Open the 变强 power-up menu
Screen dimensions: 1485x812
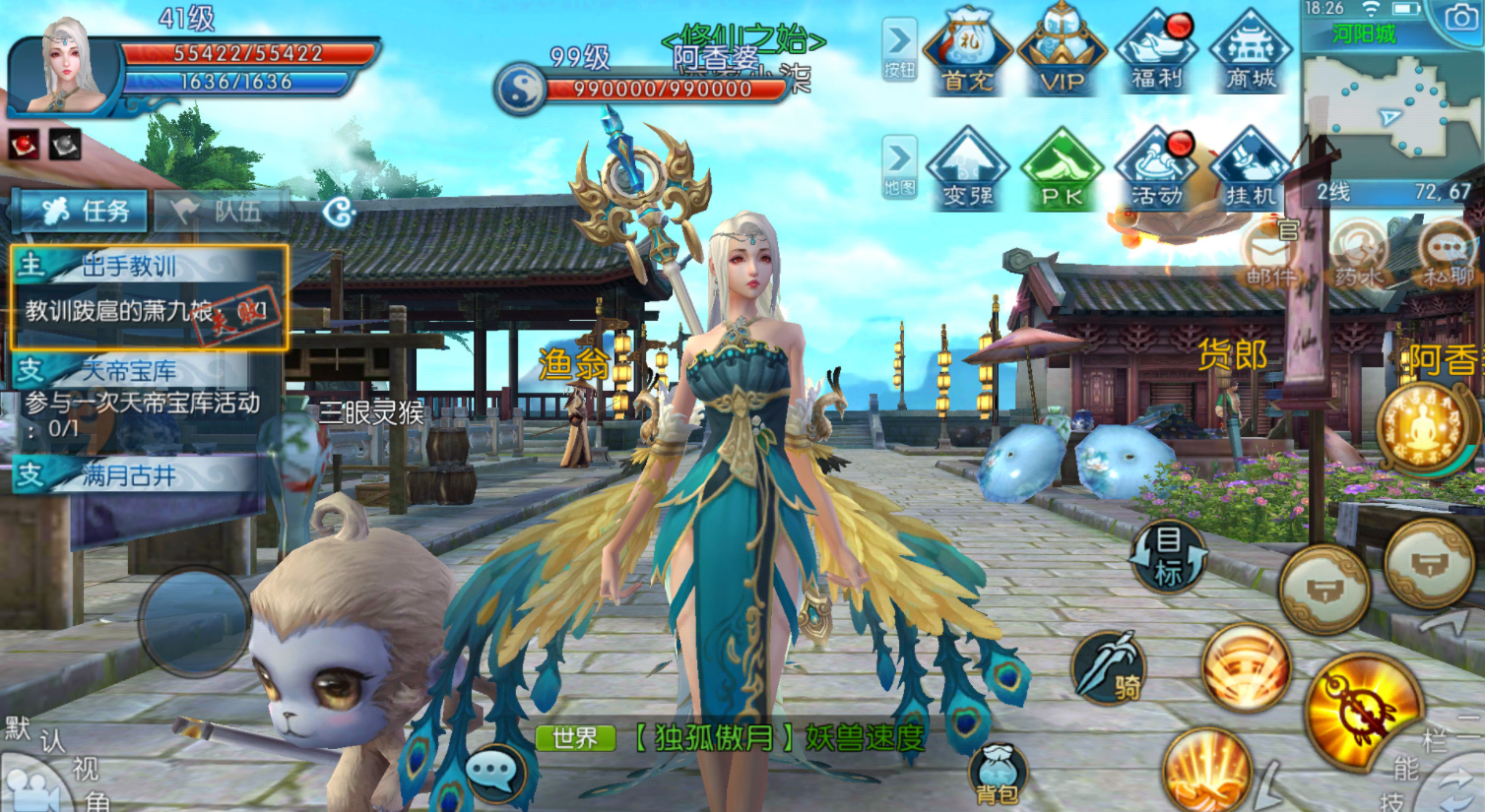[x=967, y=169]
